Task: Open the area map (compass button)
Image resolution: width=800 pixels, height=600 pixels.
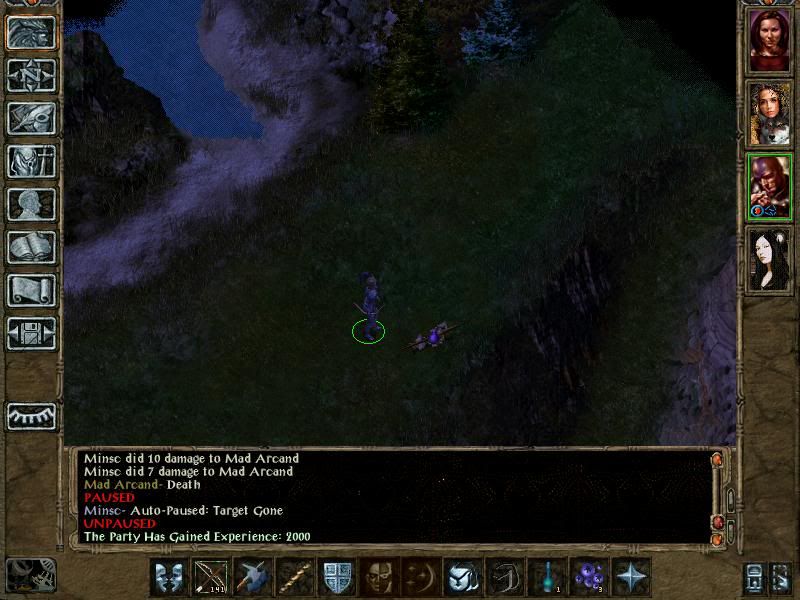Action: (x=31, y=75)
